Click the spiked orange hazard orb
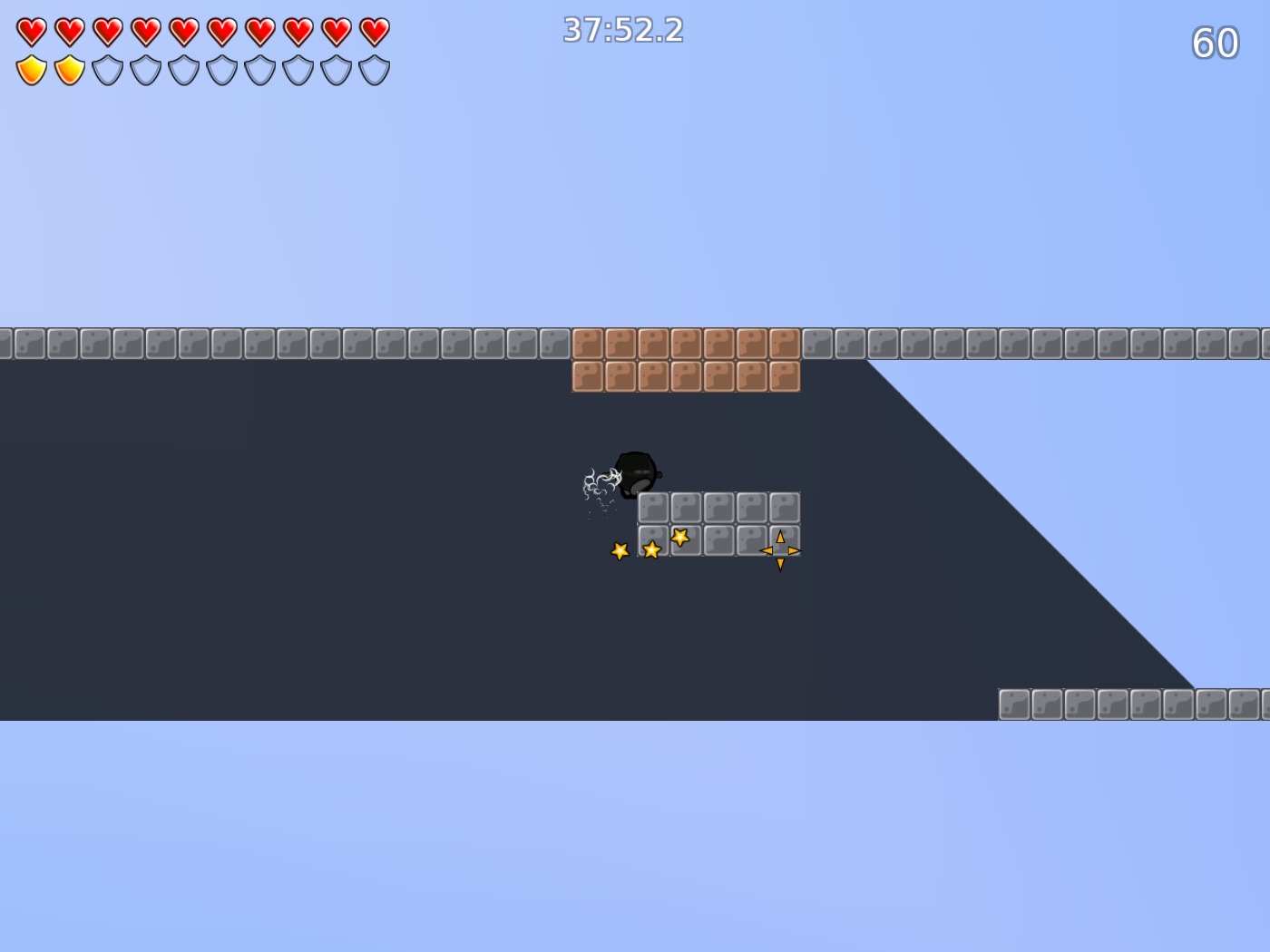This screenshot has height=952, width=1270. pyautogui.click(x=779, y=549)
